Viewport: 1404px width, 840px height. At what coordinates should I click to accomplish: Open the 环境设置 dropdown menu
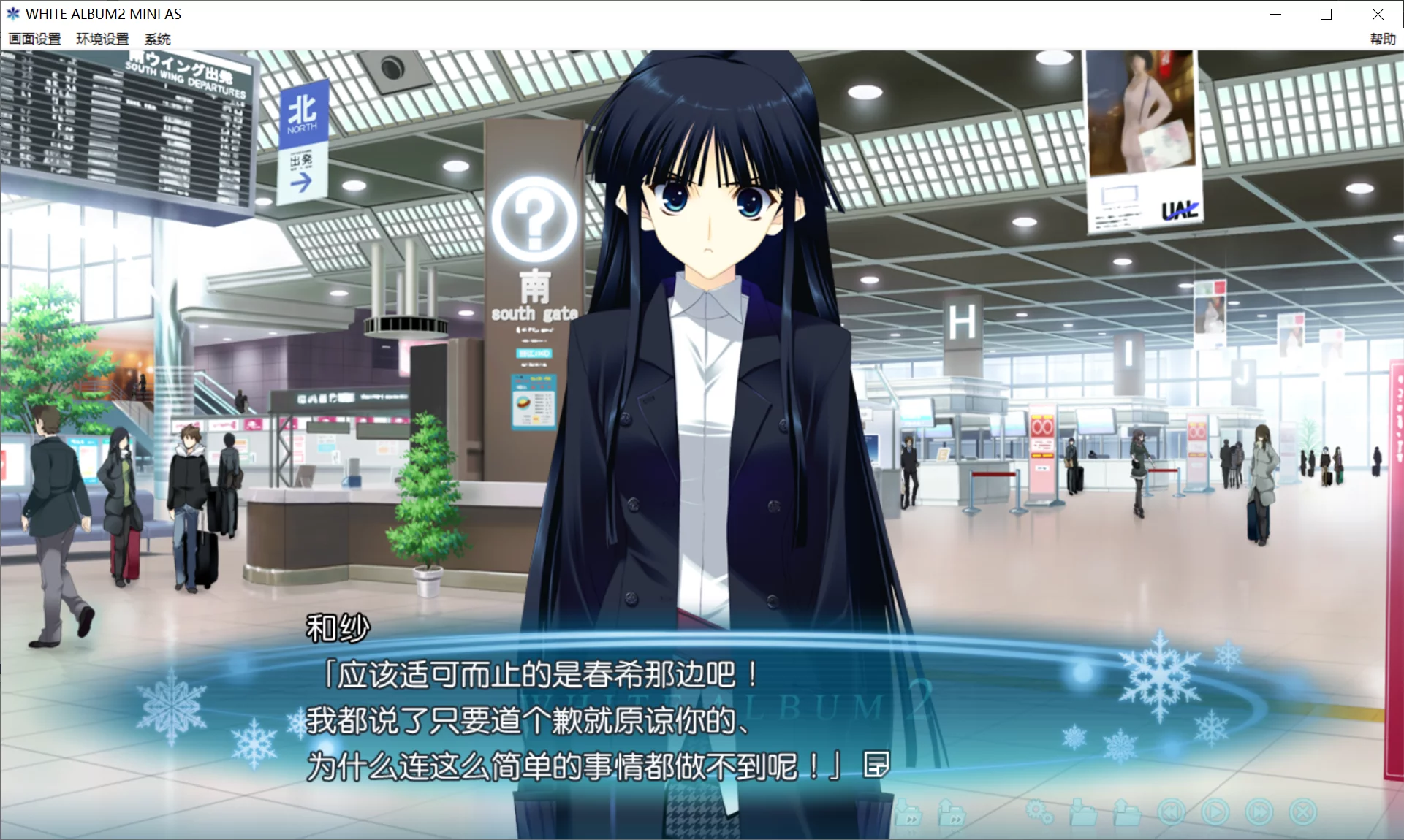click(x=102, y=39)
